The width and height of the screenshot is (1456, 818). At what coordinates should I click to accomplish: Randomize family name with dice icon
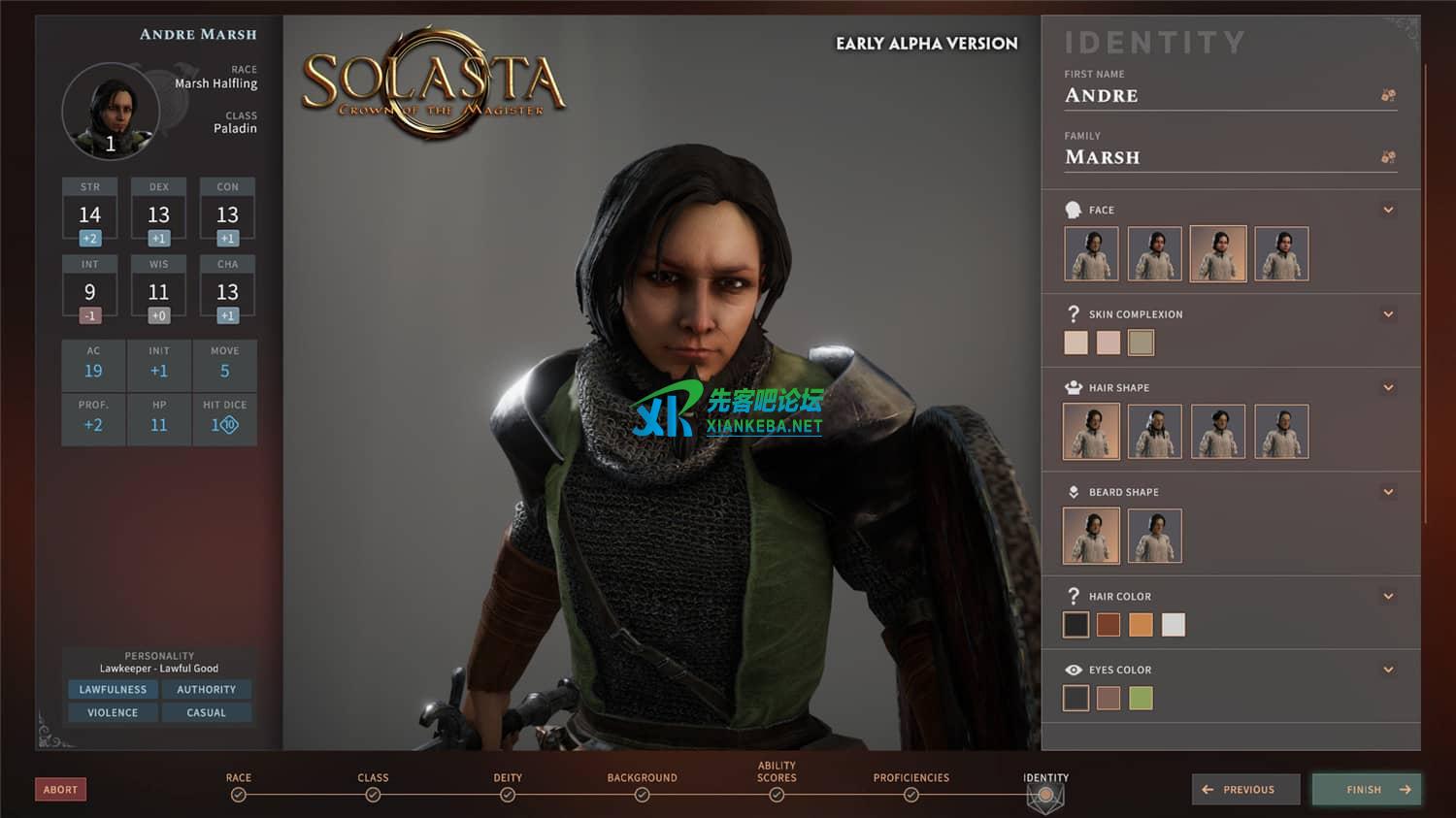(x=1388, y=157)
